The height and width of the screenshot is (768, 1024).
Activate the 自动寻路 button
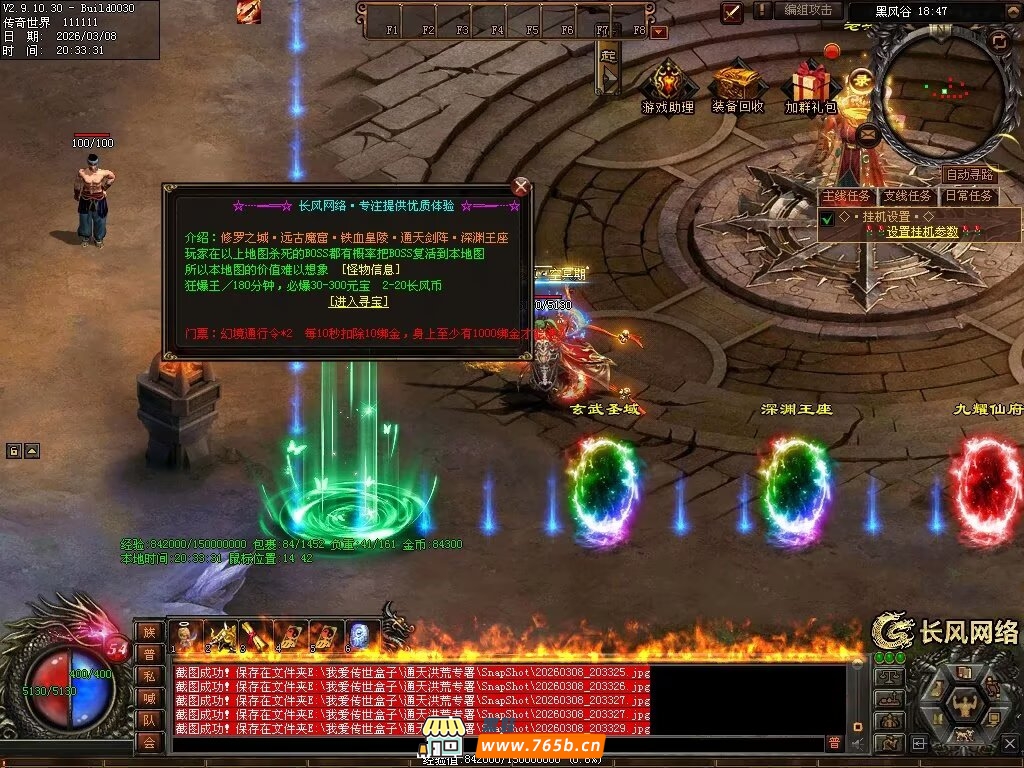click(x=969, y=175)
